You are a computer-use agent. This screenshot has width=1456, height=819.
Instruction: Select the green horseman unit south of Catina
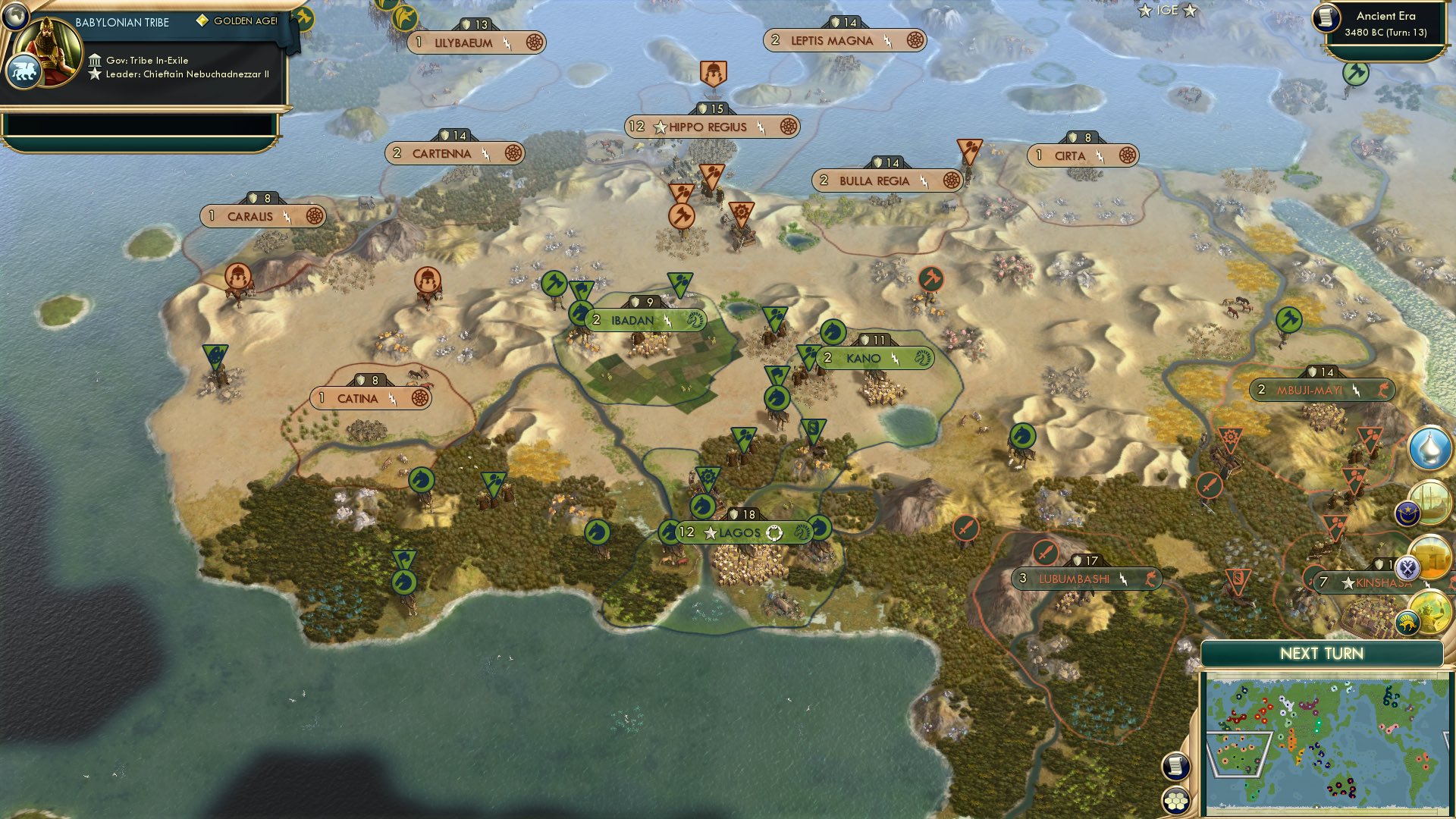[x=422, y=476]
